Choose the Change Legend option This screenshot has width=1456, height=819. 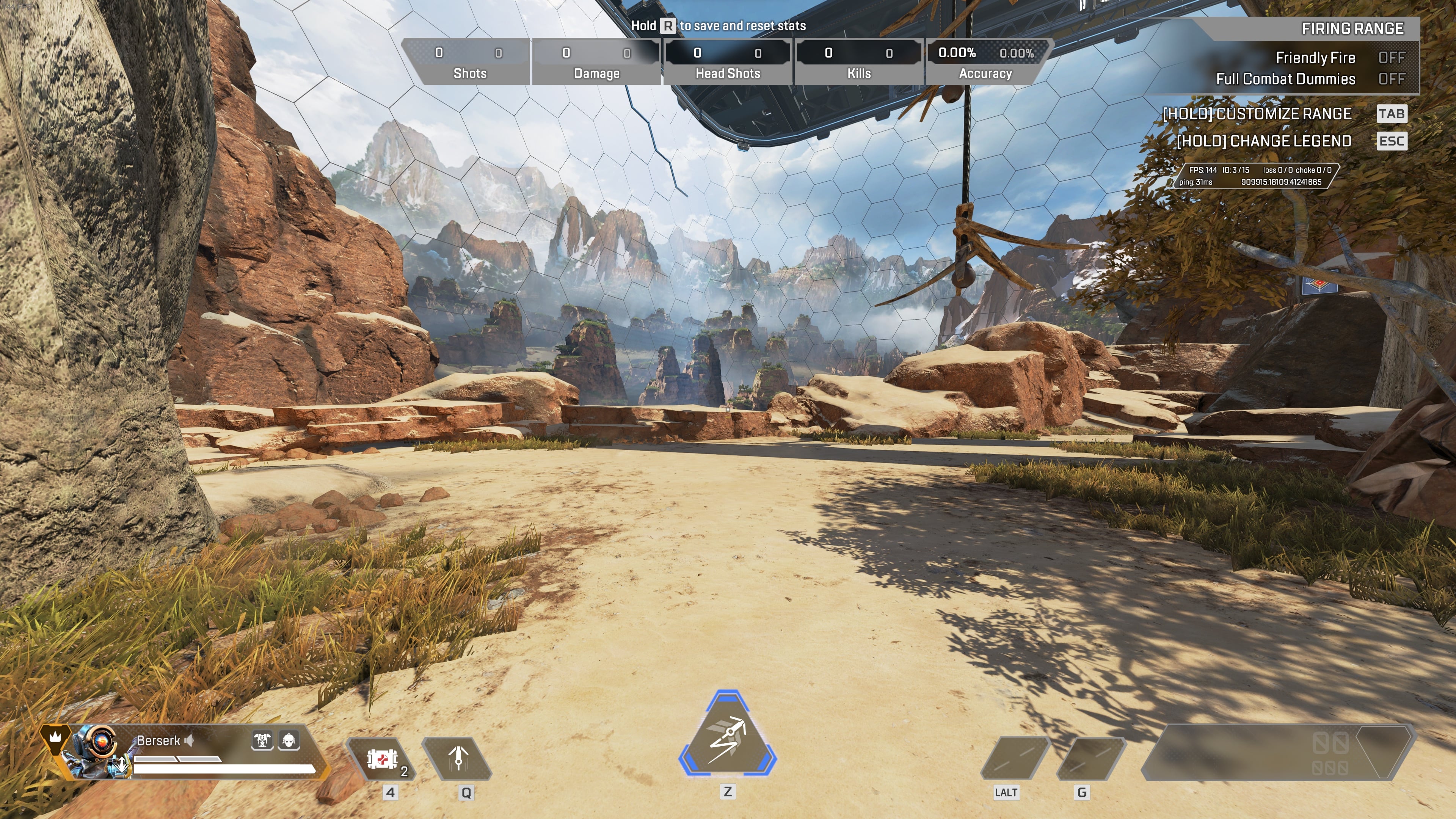1264,141
